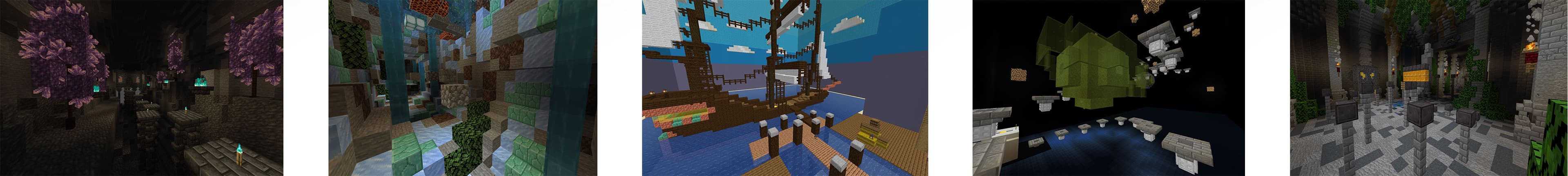View the wooden sailing ship screenshot

(784, 88)
